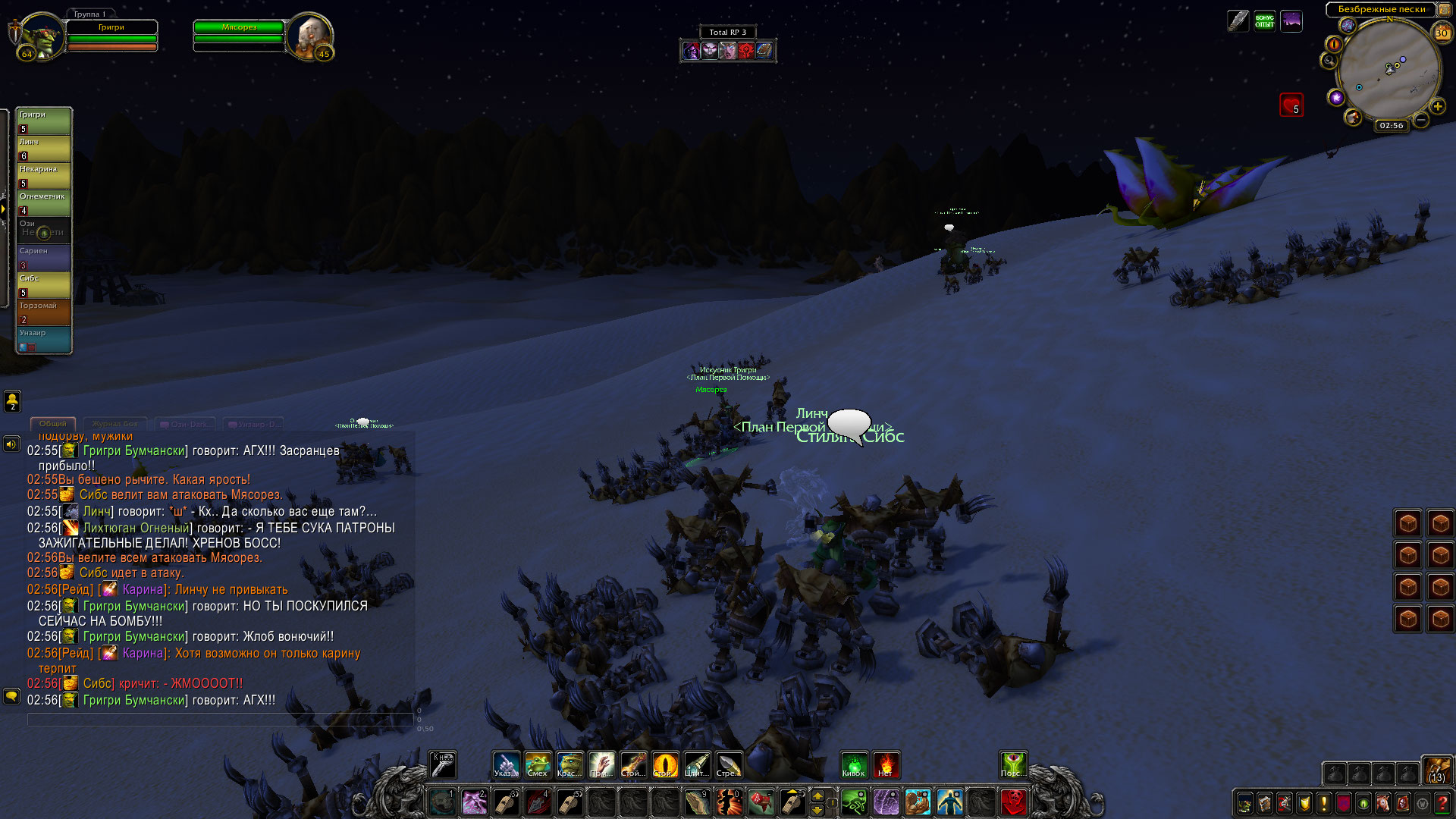Activate the Нет flame macro button

coord(886,764)
